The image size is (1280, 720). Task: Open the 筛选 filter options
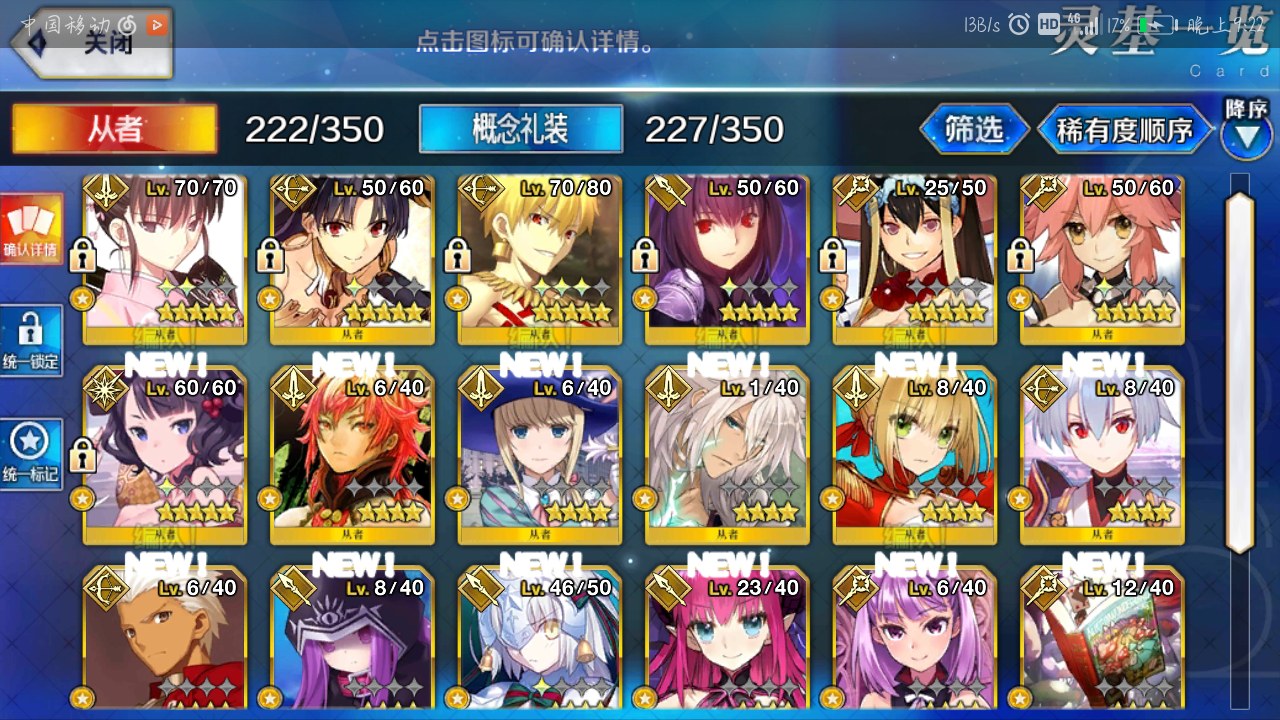click(x=973, y=129)
